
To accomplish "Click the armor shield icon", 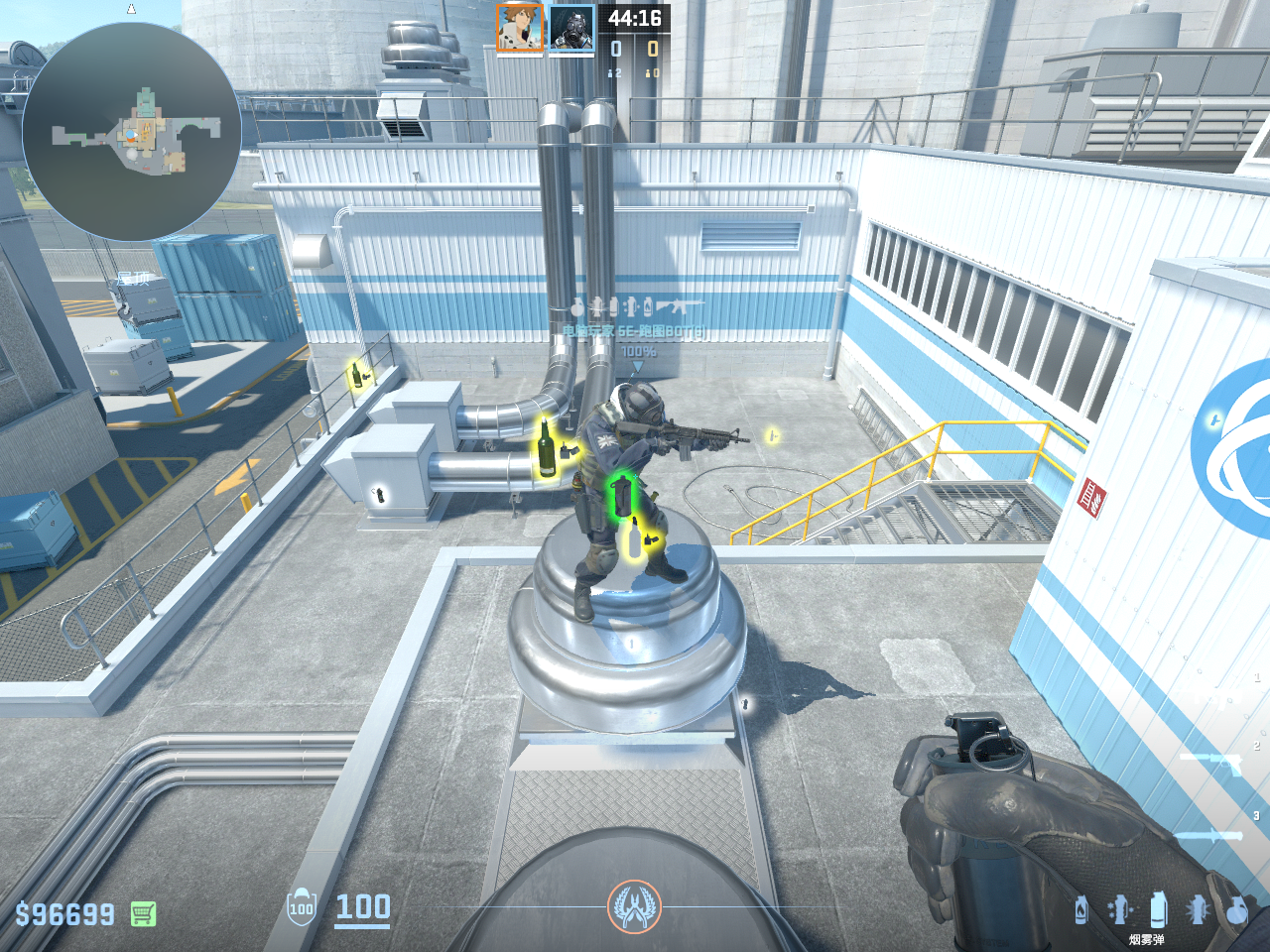I will click(301, 907).
